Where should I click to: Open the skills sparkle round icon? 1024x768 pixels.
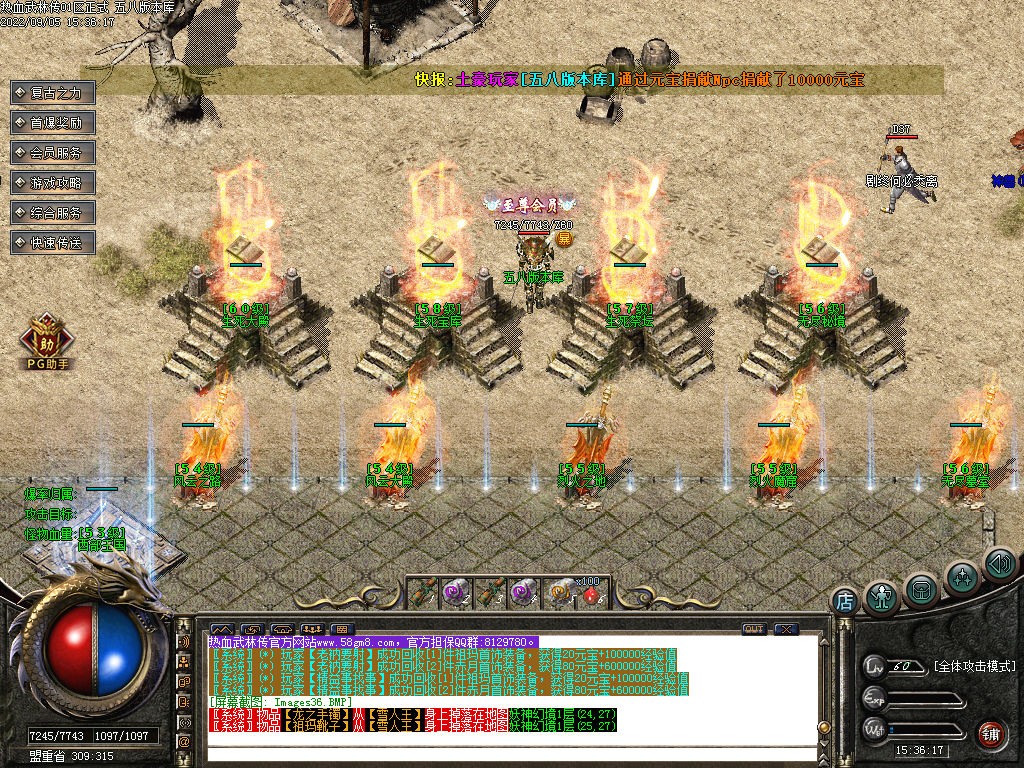point(962,577)
